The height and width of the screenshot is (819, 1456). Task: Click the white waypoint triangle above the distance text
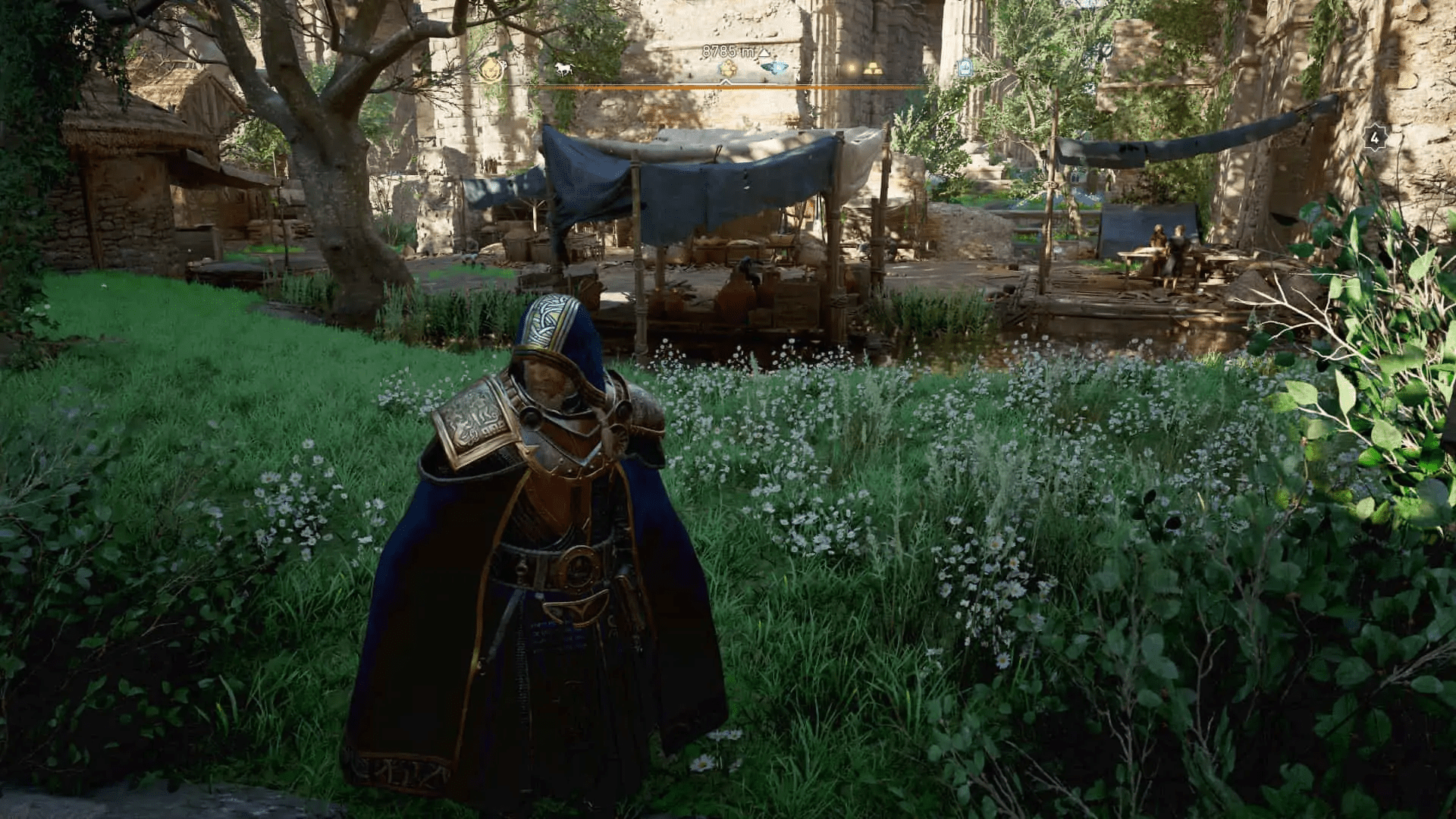point(764,52)
